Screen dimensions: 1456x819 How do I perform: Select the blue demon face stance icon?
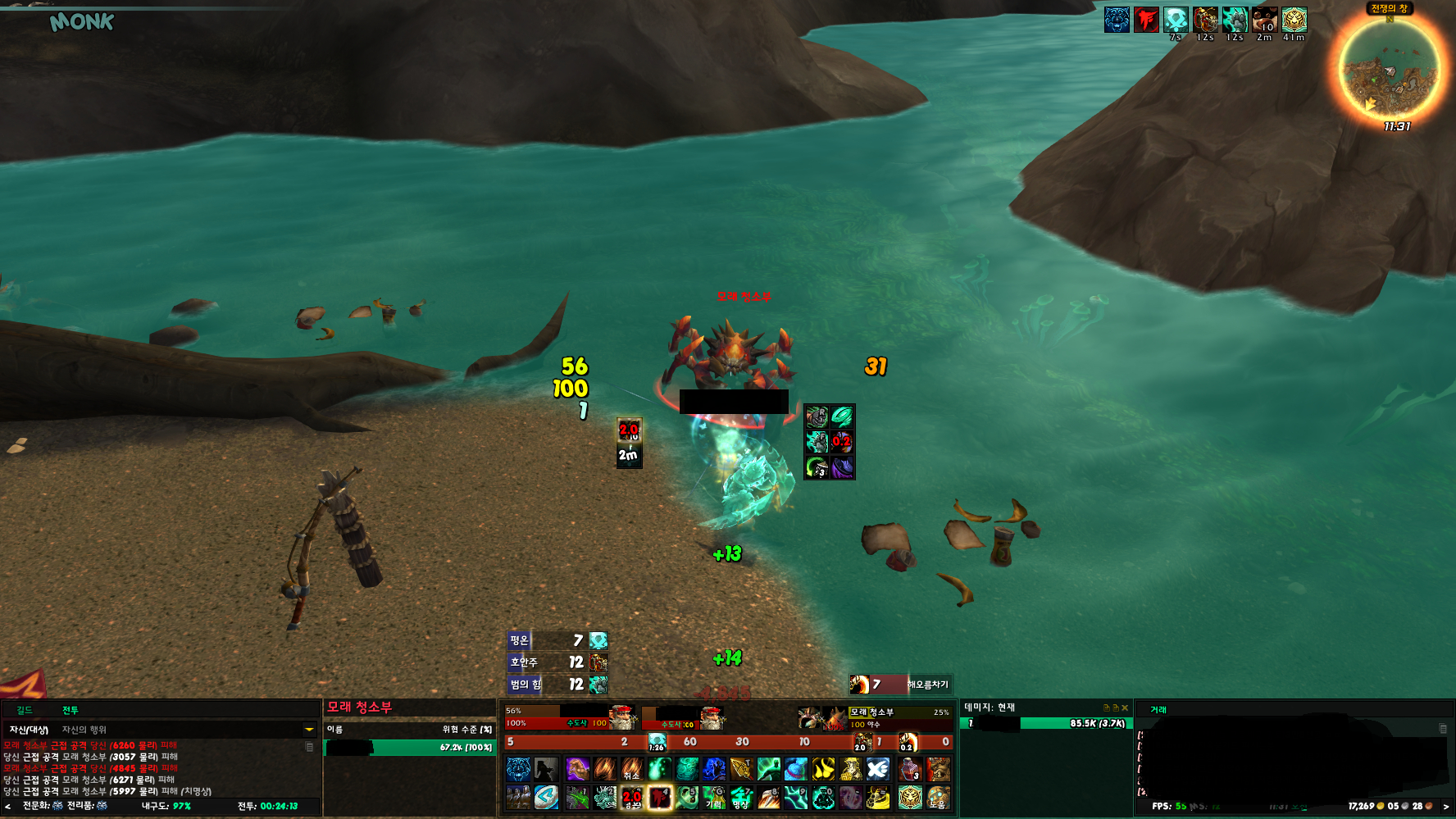coord(518,769)
